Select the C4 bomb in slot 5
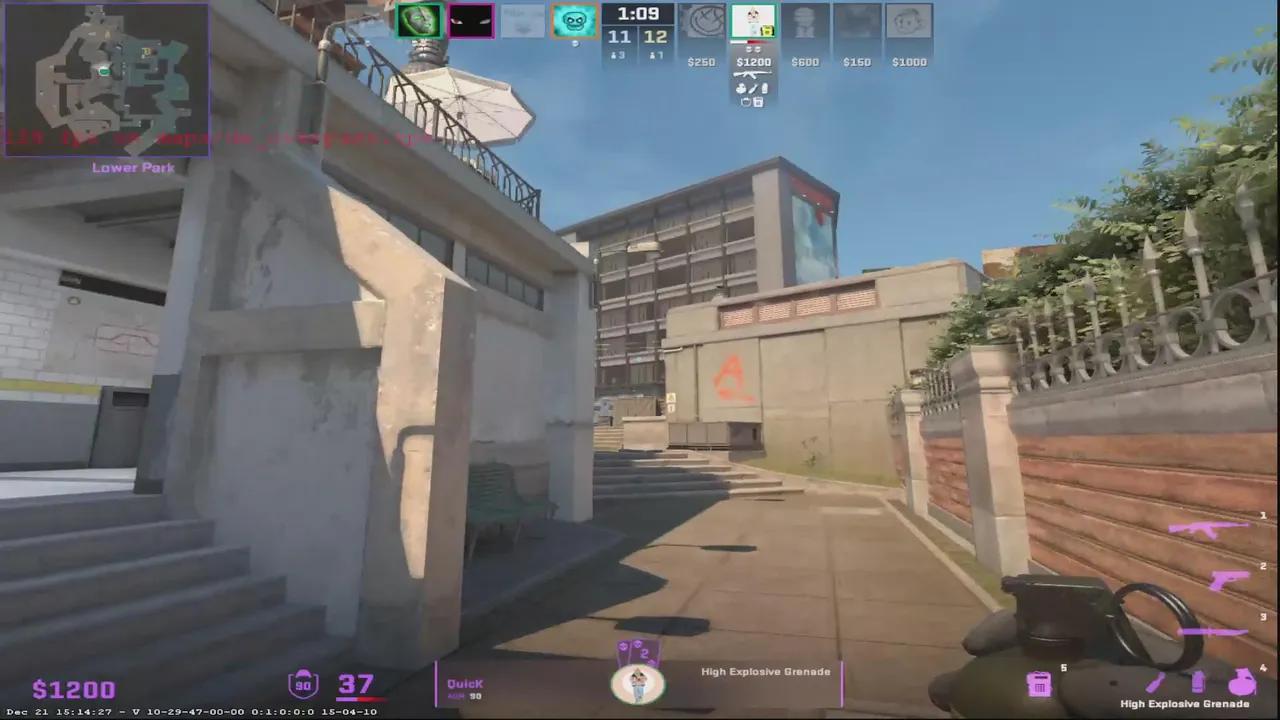Viewport: 1280px width, 720px height. coord(1040,682)
